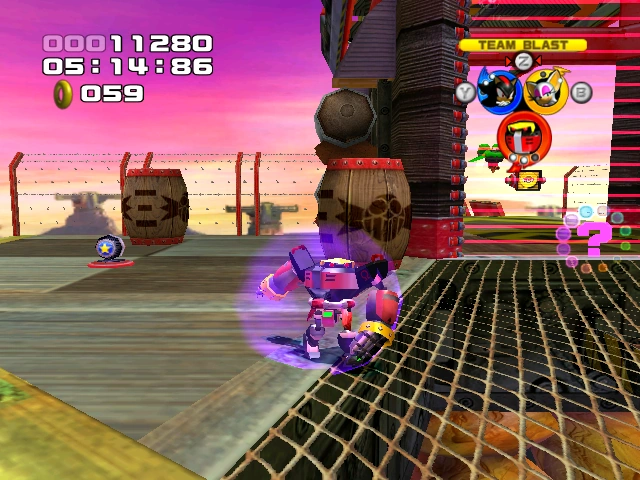Viewport: 640px width, 480px height.
Task: Click the gold ring counter icon
Action: [63, 93]
